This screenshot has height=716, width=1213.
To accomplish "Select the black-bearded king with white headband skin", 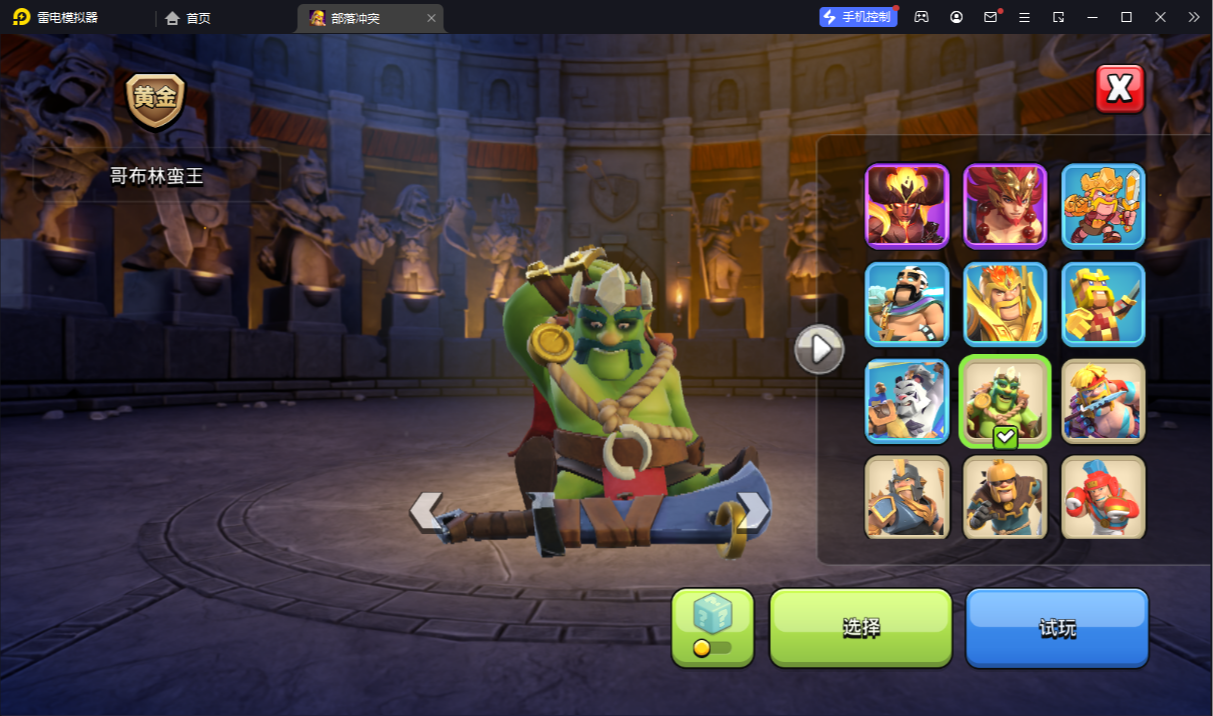I will click(x=907, y=304).
